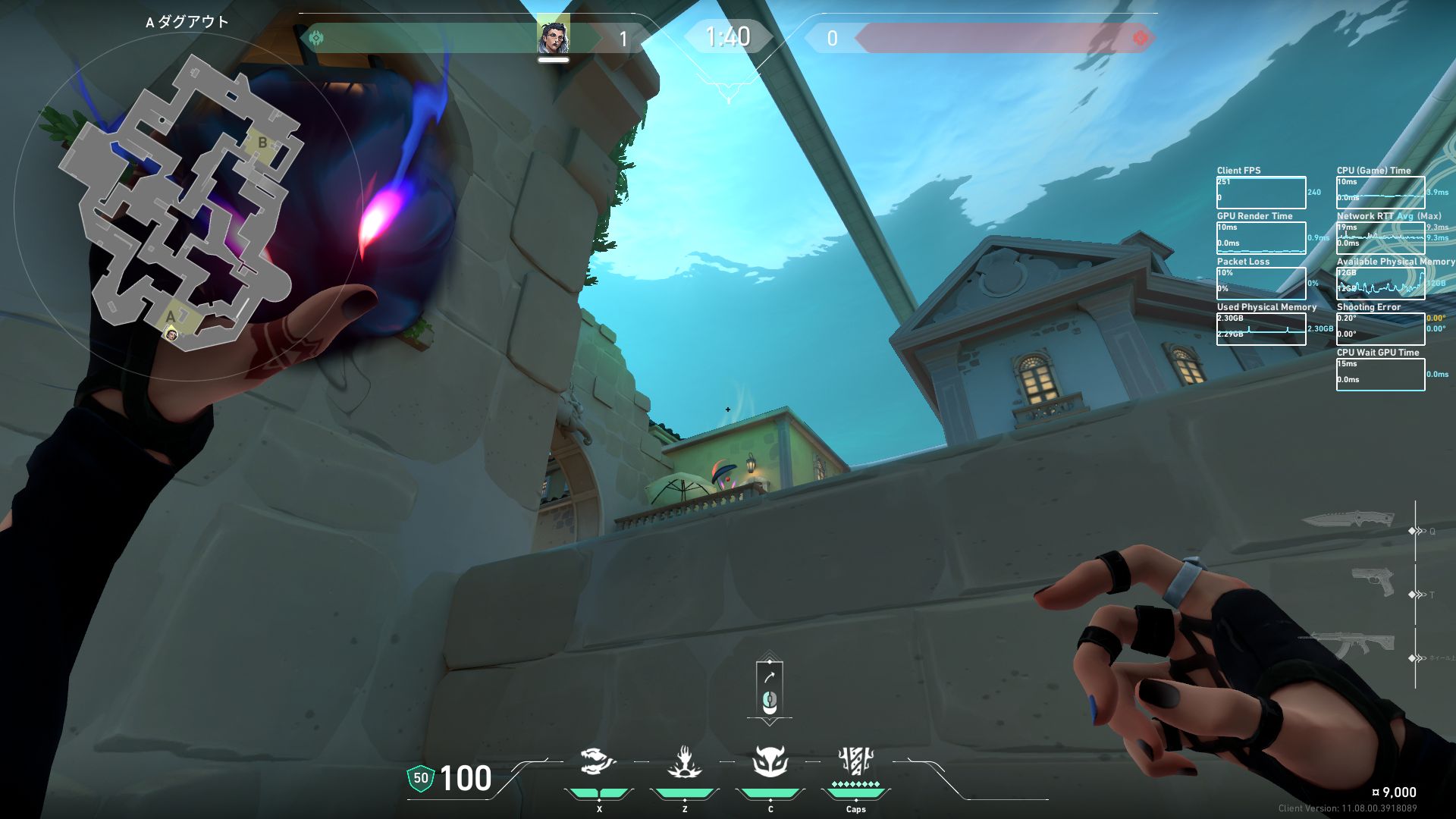This screenshot has width=1456, height=819.
Task: Activate the creature ability above X
Action: coord(598,761)
